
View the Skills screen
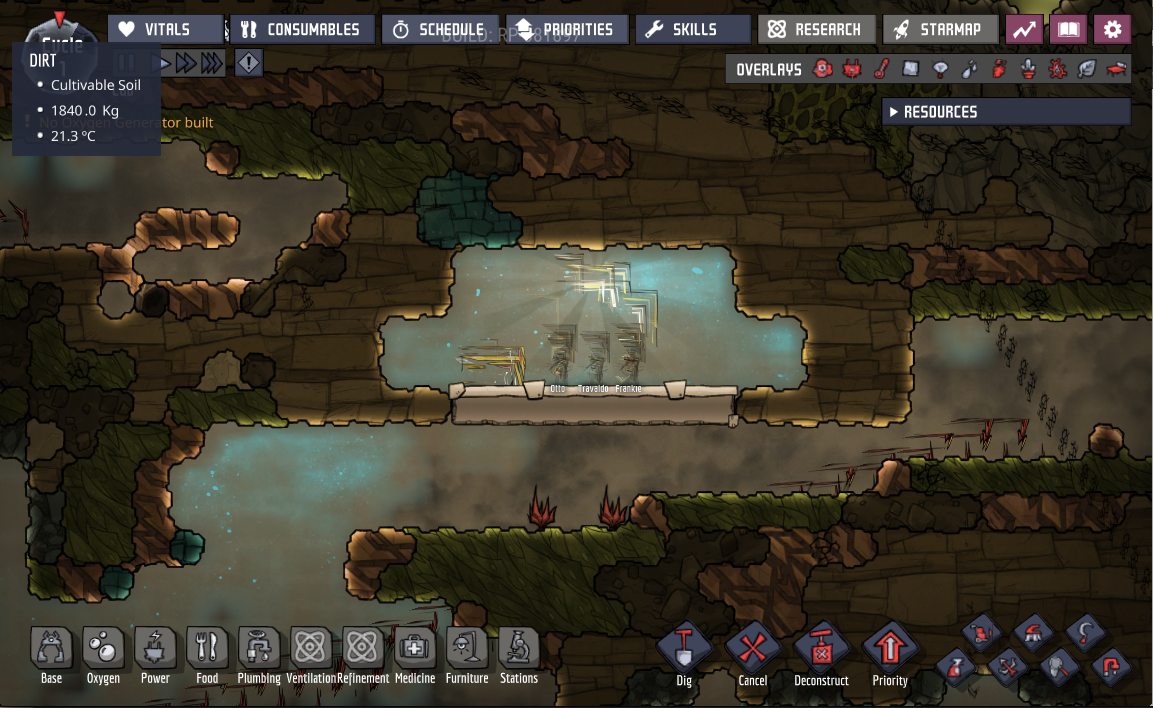pos(692,30)
